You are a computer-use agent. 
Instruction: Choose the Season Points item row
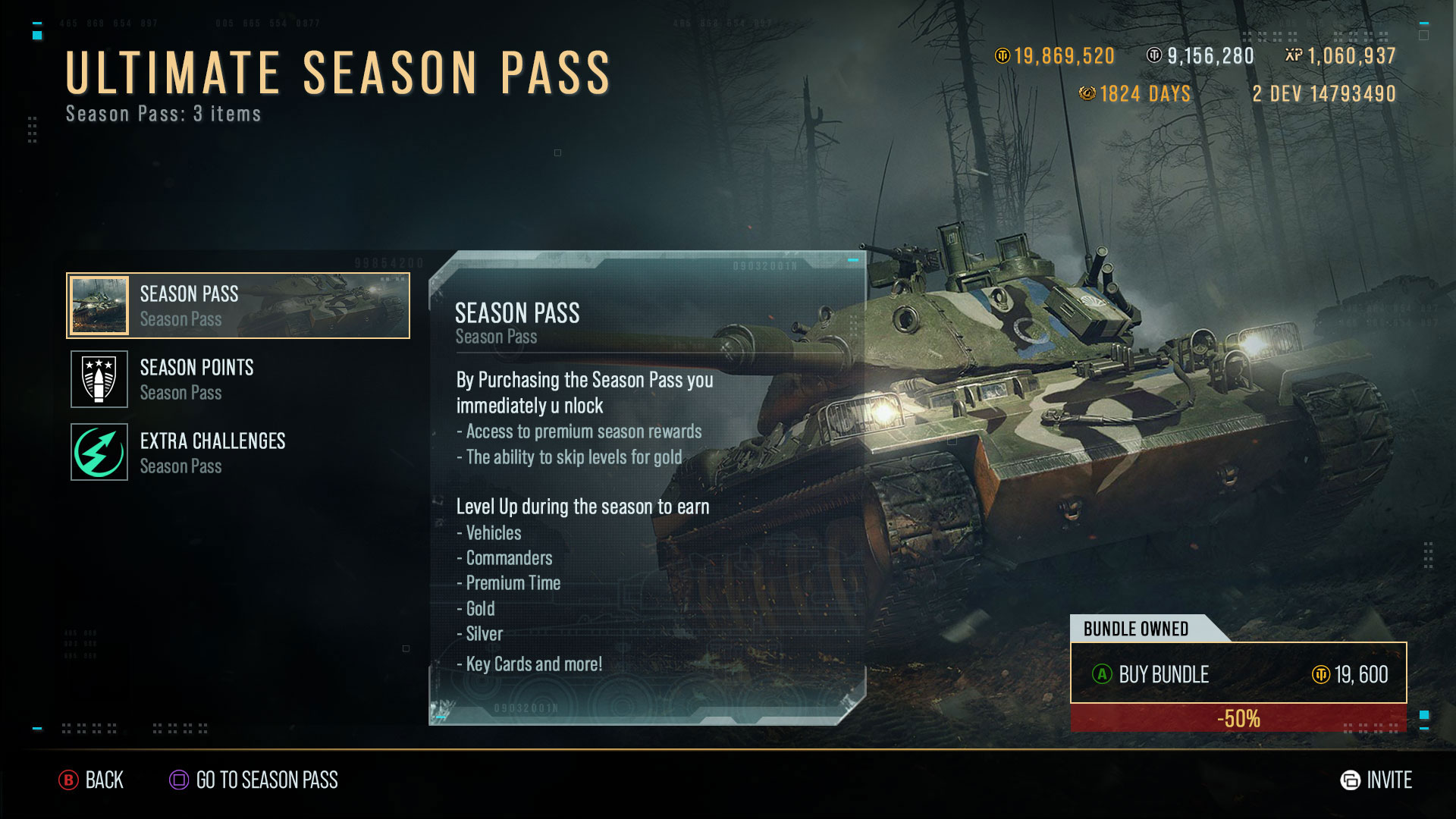238,379
